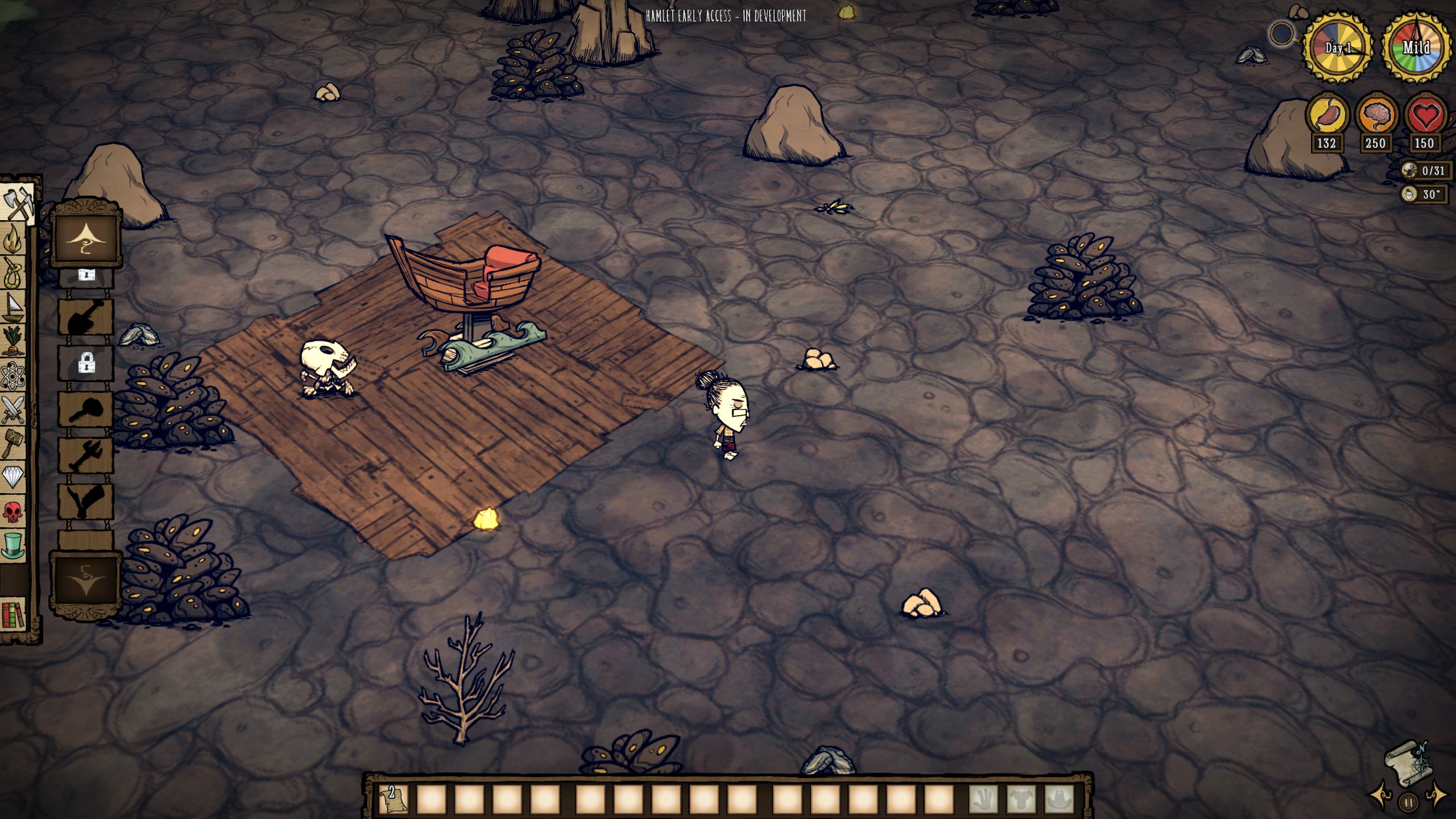Open the Structures hammer tab

(14, 442)
